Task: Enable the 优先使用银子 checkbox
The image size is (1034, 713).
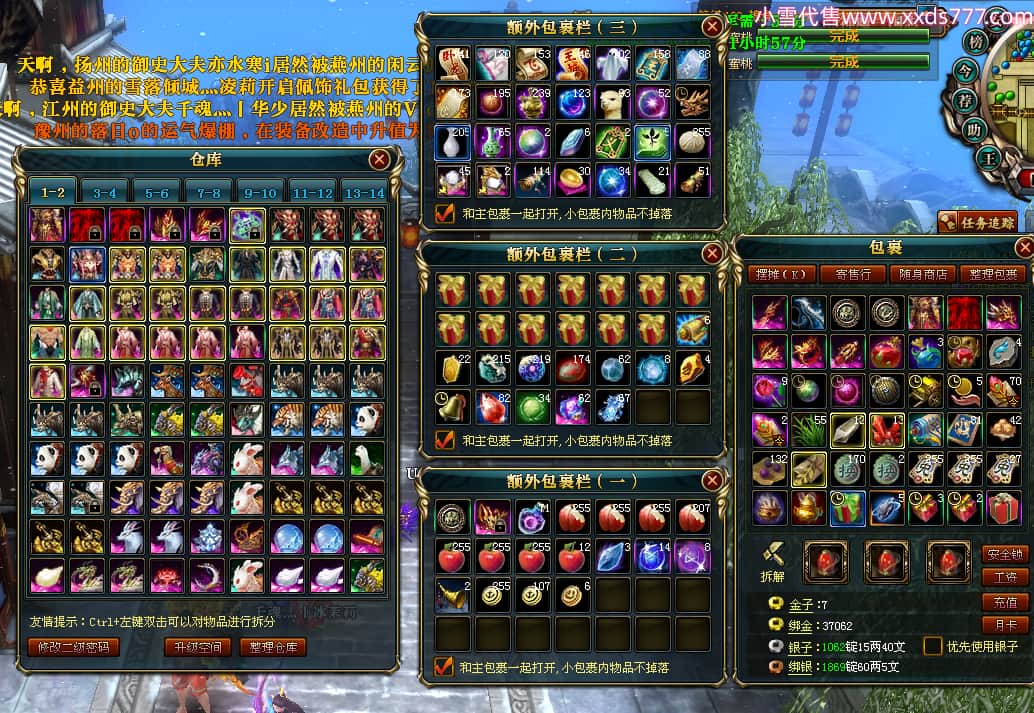Action: 932,646
